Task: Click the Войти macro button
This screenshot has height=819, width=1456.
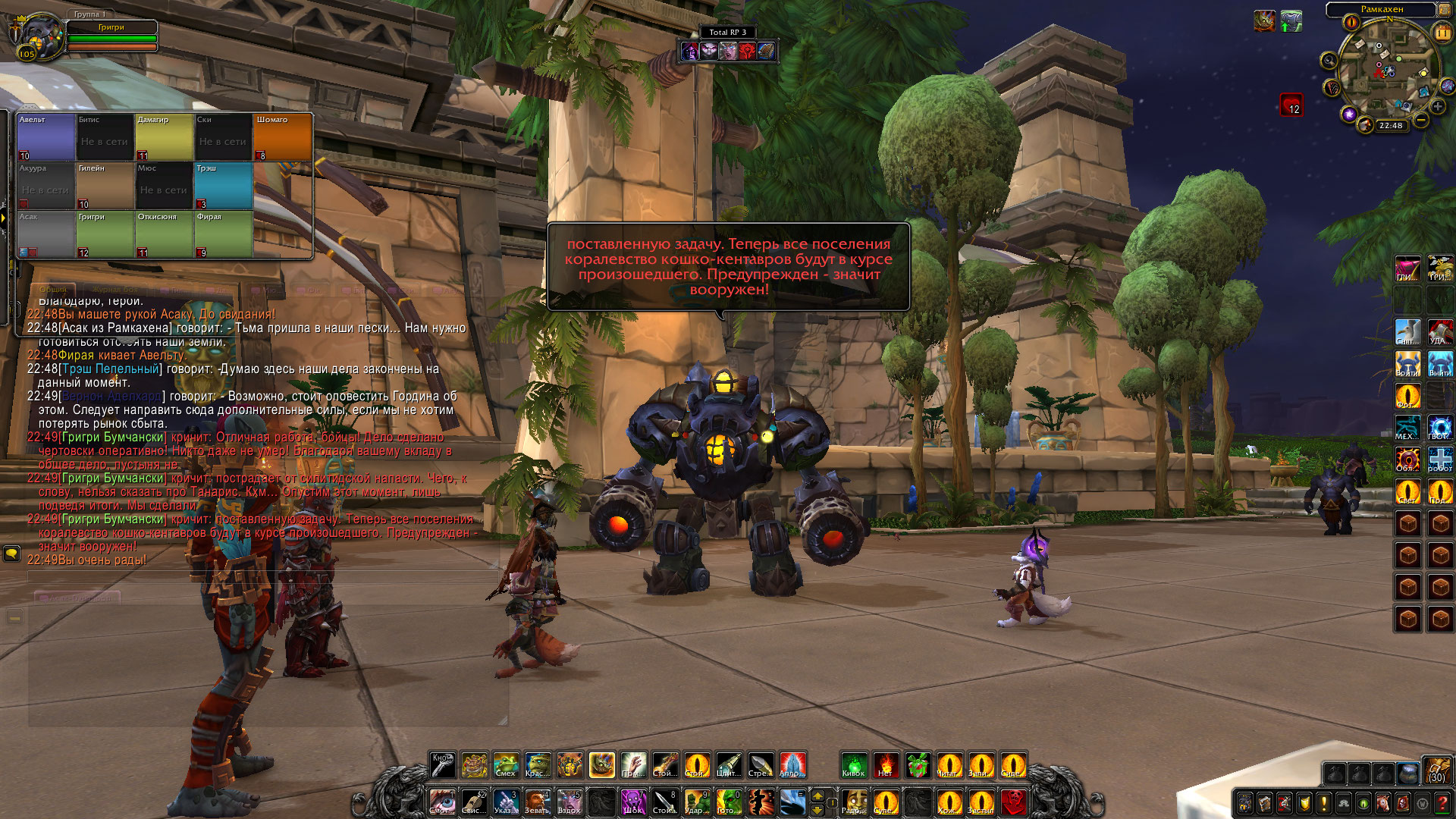Action: pyautogui.click(x=1407, y=364)
